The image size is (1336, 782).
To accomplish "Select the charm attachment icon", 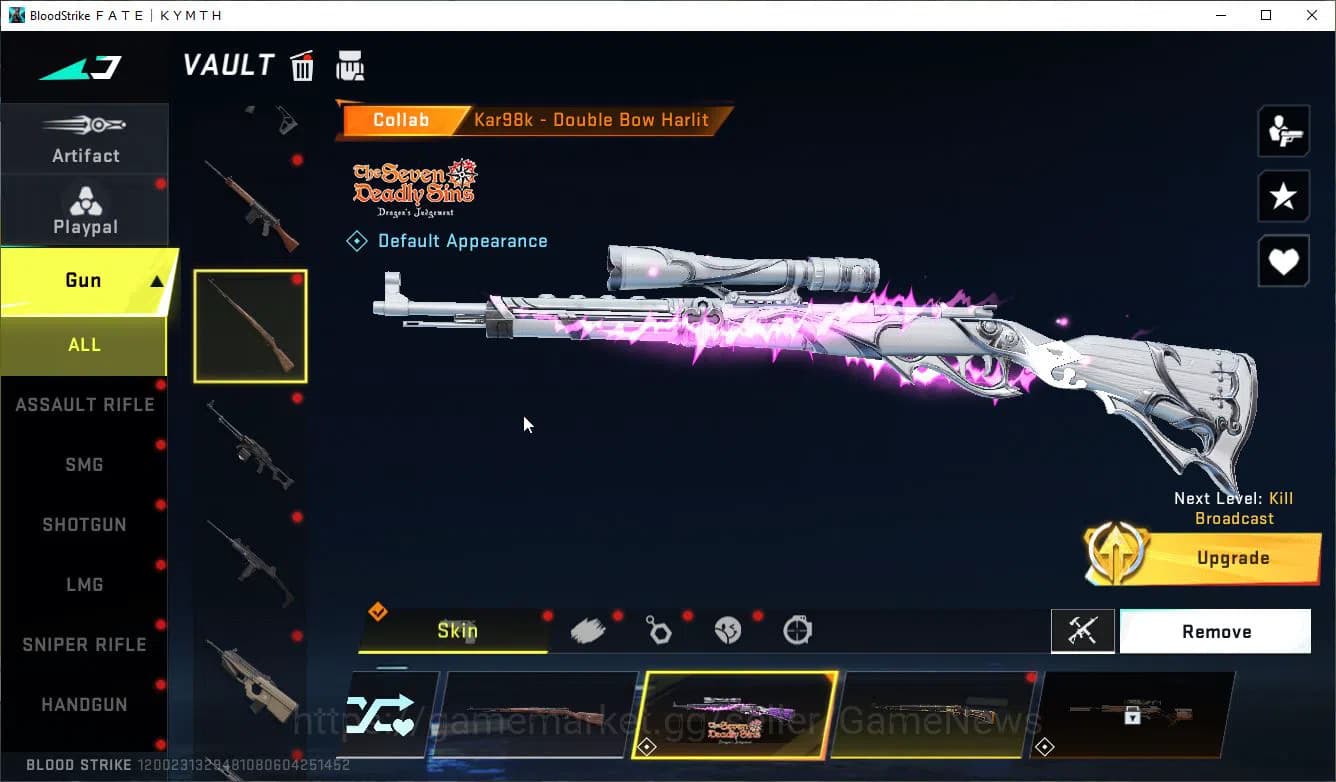I will [x=658, y=628].
